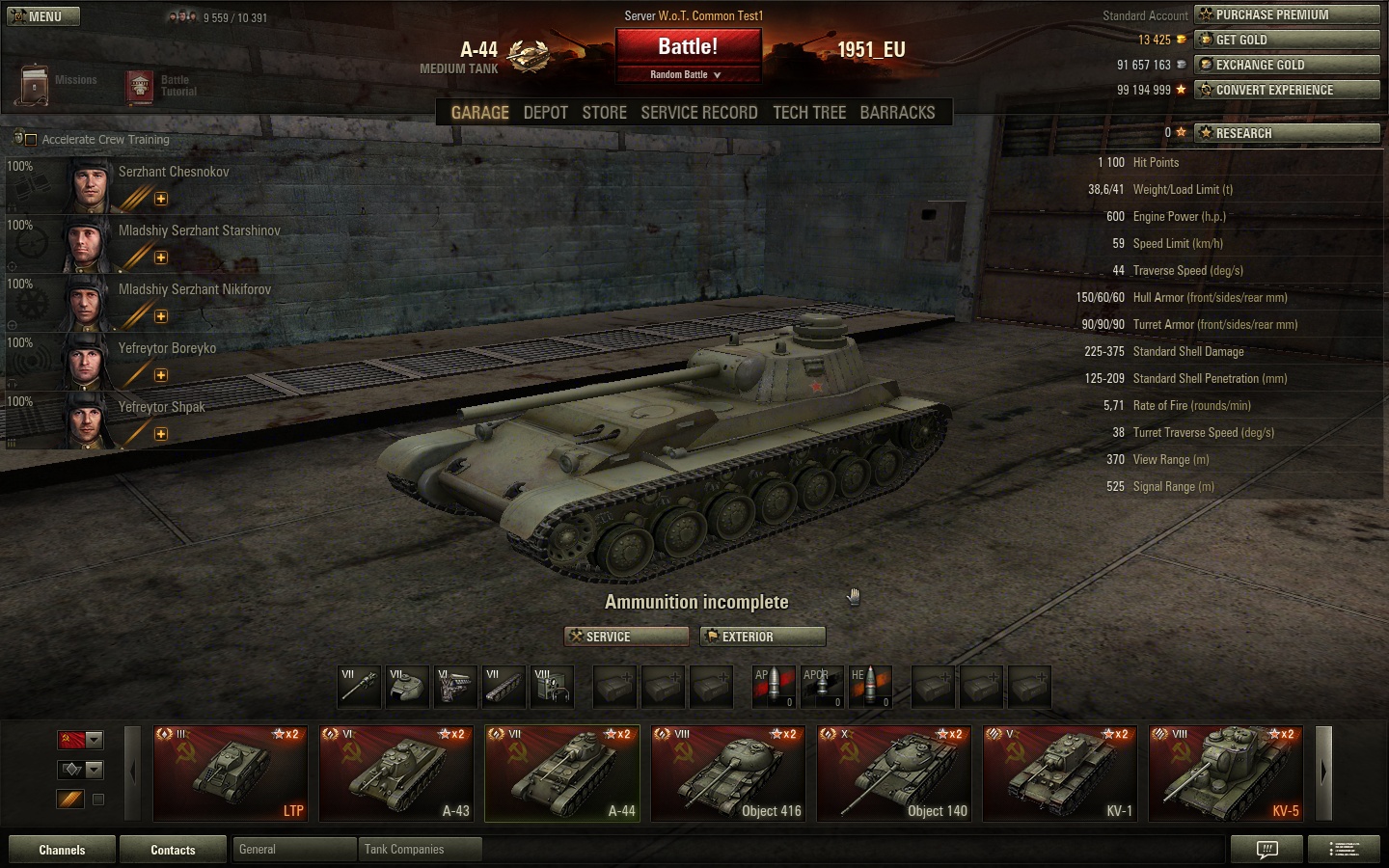The height and width of the screenshot is (868, 1389).
Task: Open the Store tab
Action: coord(604,113)
